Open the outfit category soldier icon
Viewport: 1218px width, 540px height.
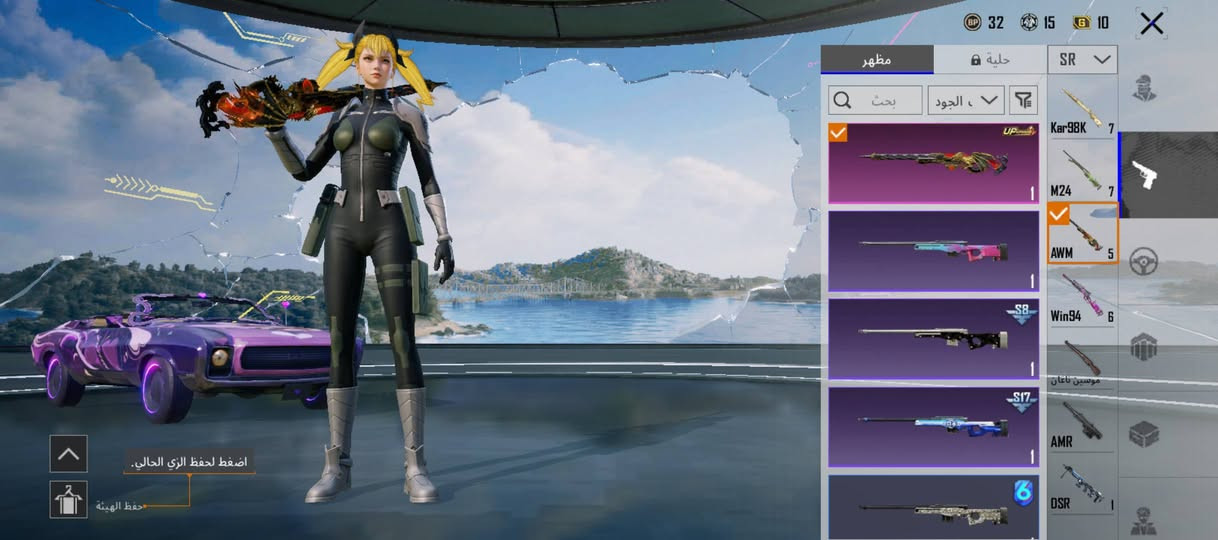coord(1144,88)
